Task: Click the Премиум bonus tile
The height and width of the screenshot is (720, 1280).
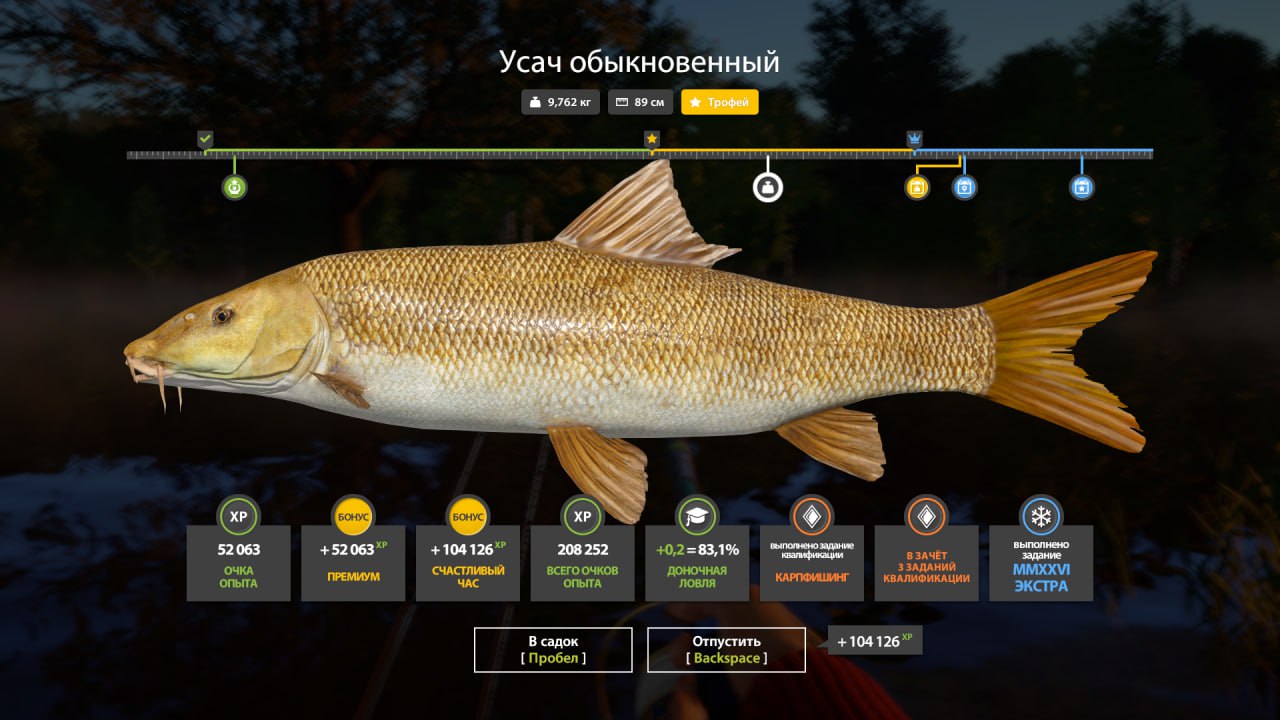Action: tap(353, 562)
